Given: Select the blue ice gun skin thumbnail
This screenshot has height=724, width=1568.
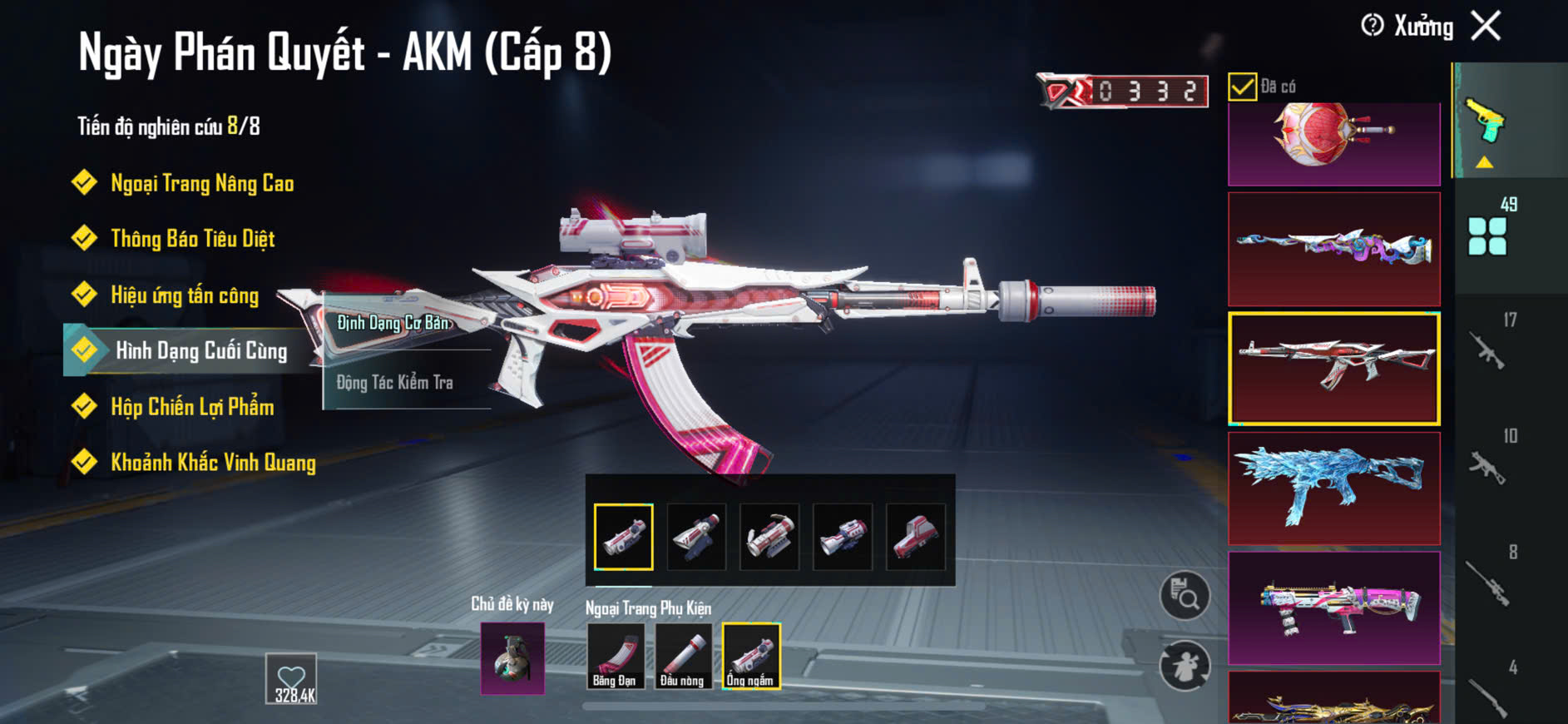Looking at the screenshot, I should (x=1333, y=488).
